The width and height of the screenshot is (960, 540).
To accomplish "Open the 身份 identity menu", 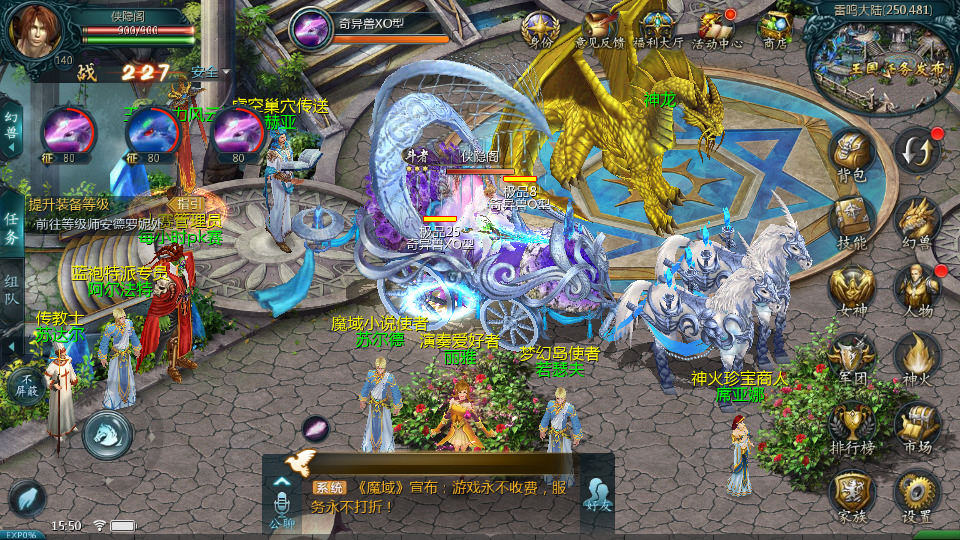I will (x=541, y=30).
